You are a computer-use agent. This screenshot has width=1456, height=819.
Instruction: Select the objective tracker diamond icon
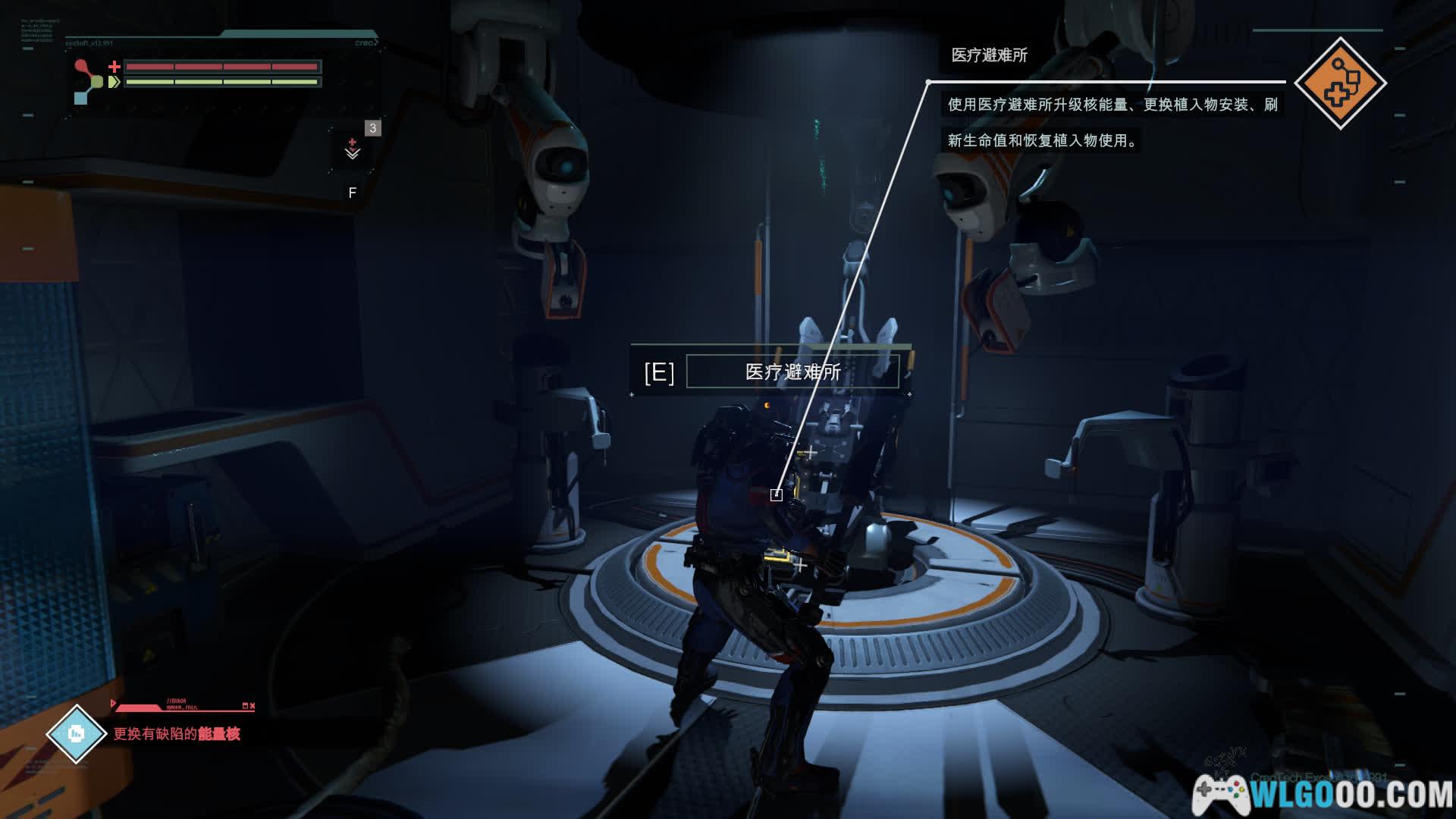click(76, 733)
